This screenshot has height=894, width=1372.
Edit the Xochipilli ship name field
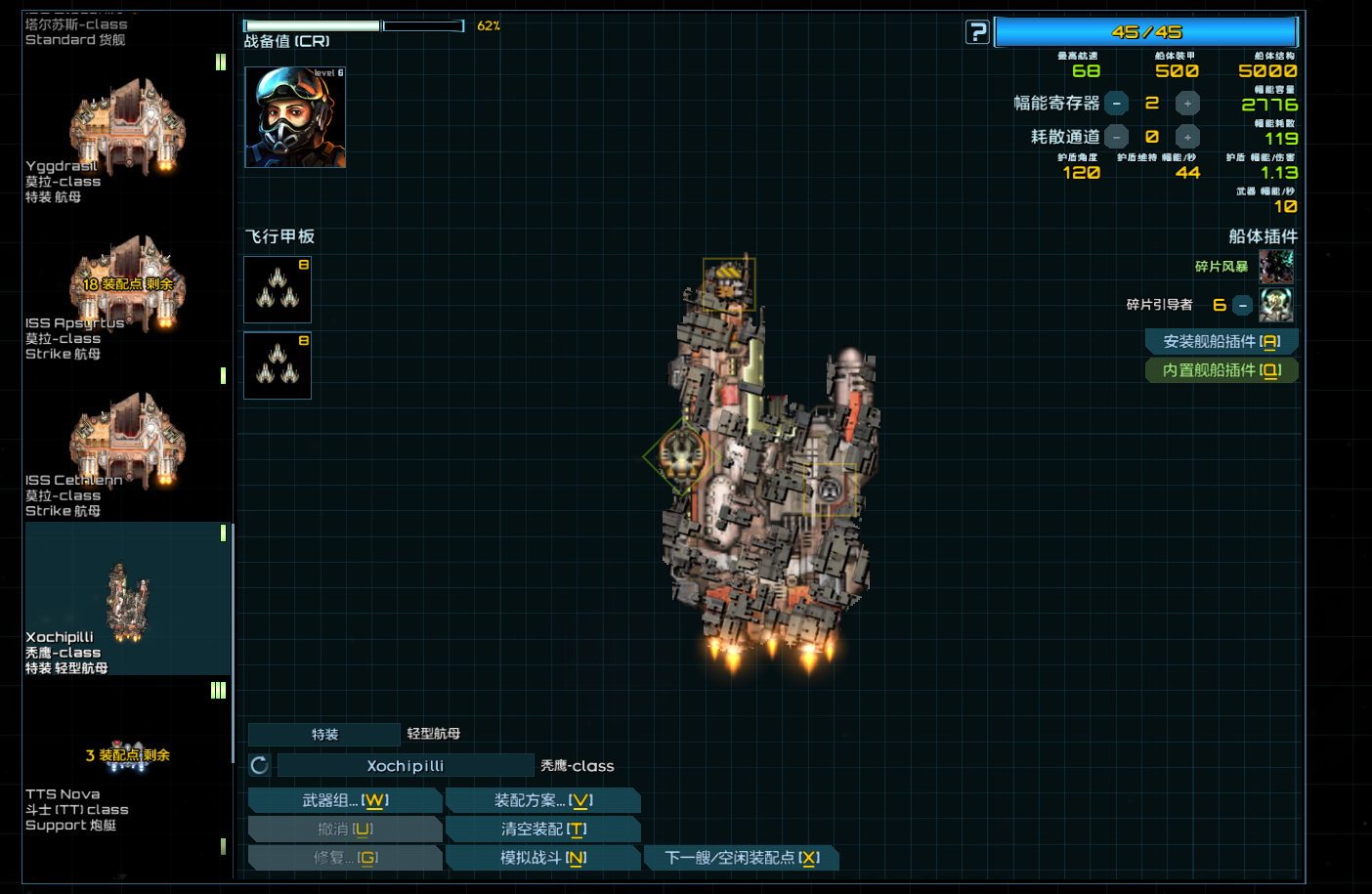(x=406, y=766)
